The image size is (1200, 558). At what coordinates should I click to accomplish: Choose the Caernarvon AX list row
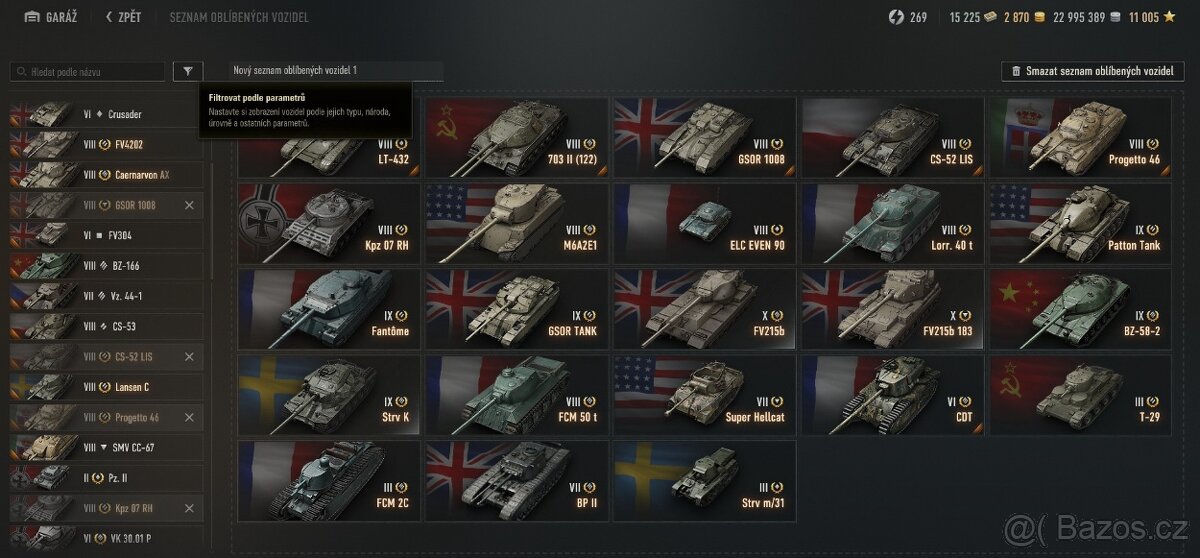[106, 174]
